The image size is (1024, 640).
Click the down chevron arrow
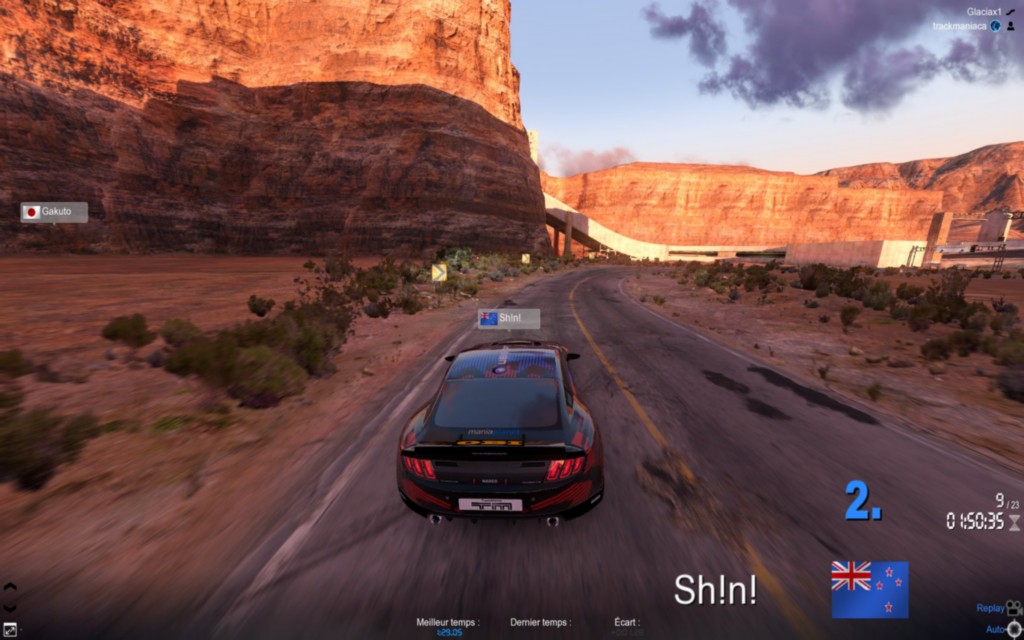(x=10, y=607)
